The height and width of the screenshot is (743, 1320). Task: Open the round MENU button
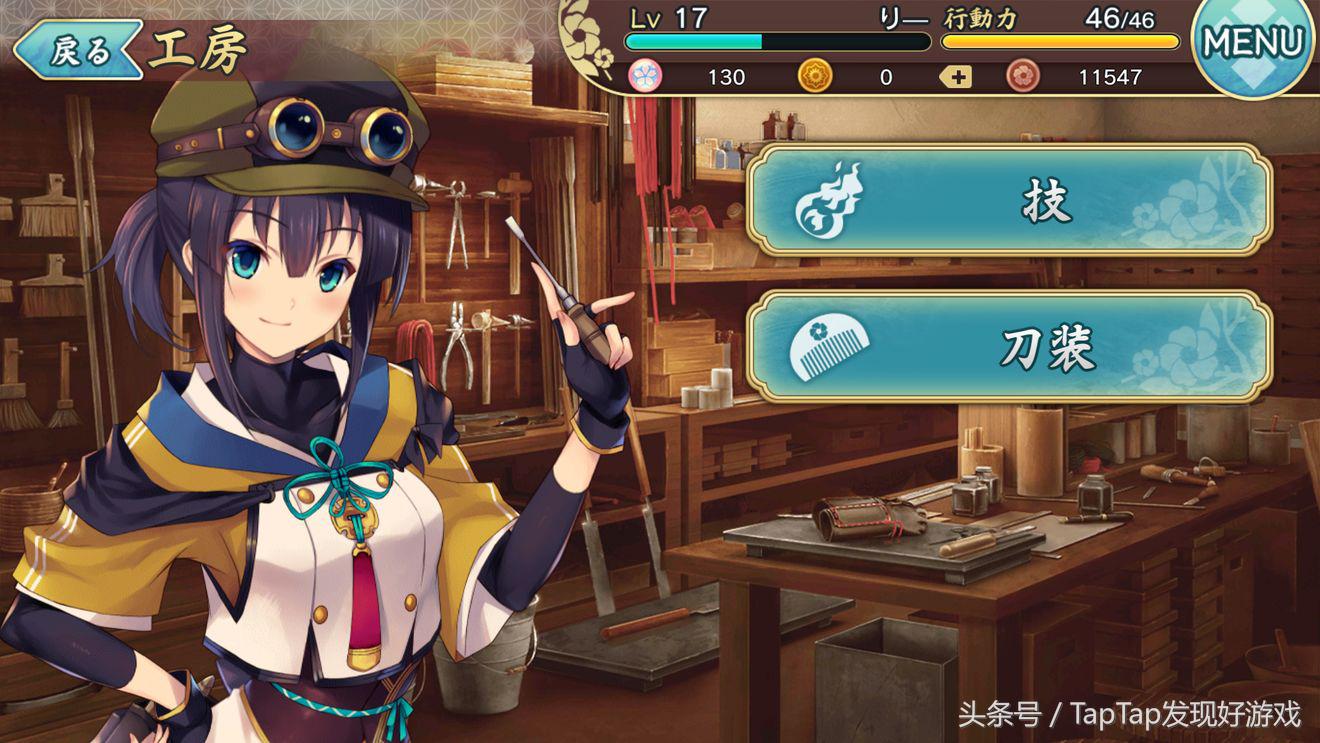(1254, 44)
